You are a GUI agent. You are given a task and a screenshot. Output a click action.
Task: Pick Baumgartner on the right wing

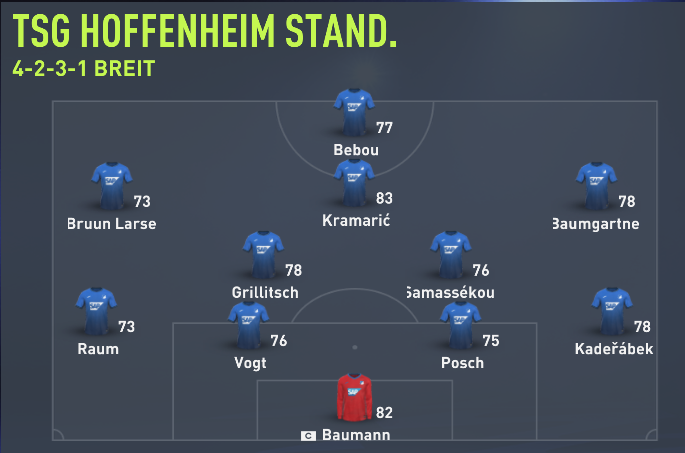point(596,187)
